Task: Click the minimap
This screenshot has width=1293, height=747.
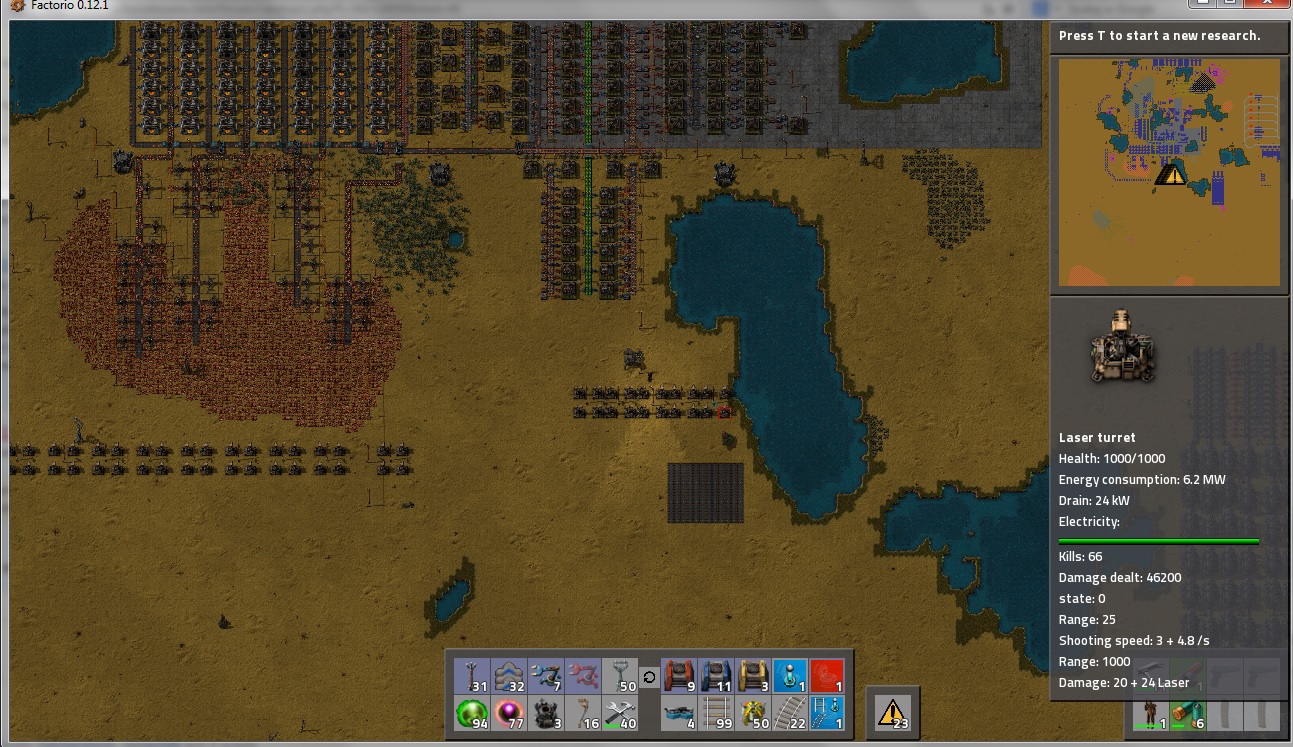Action: (x=1169, y=172)
